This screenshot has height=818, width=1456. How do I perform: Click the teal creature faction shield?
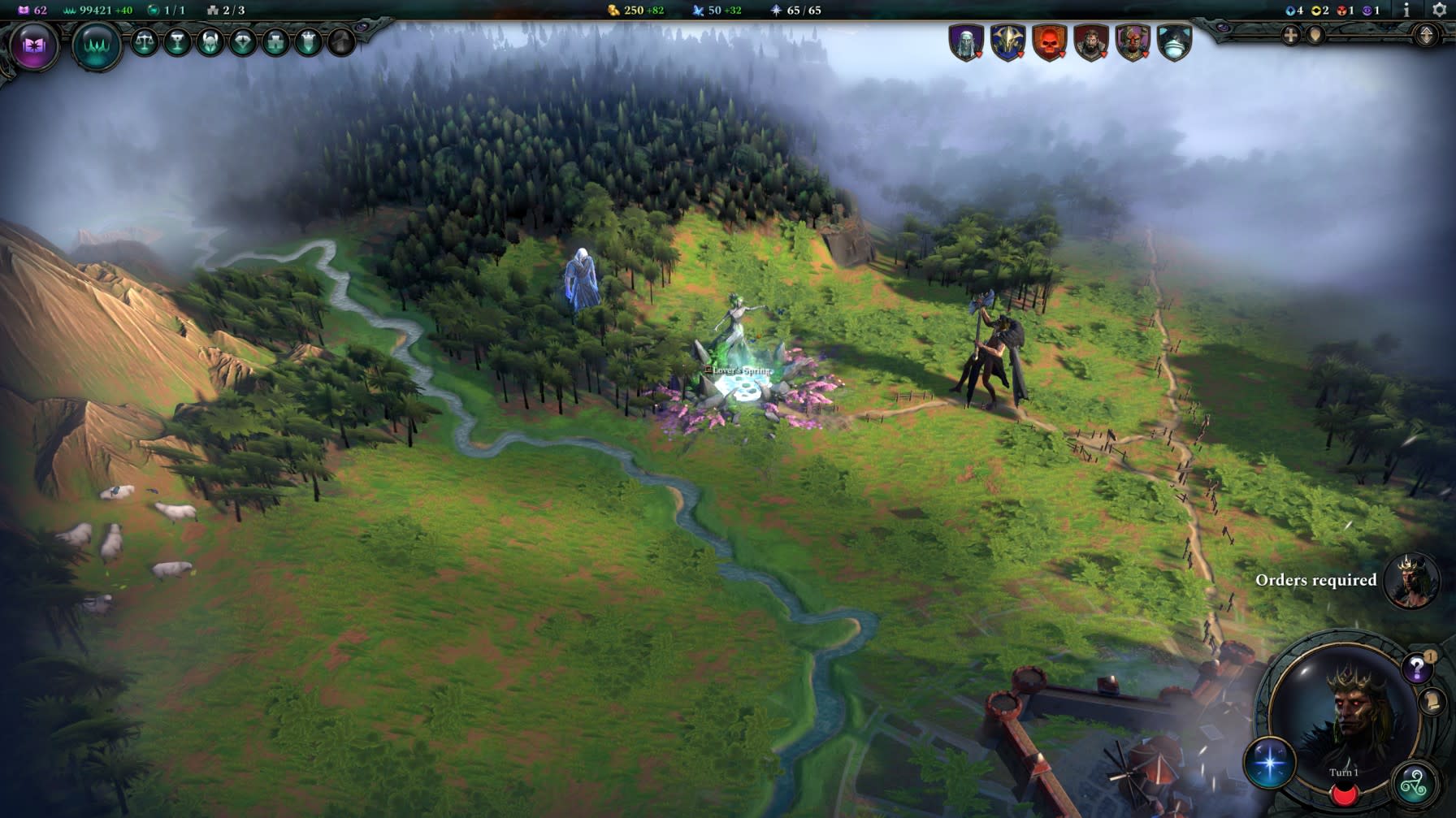coord(1174,42)
